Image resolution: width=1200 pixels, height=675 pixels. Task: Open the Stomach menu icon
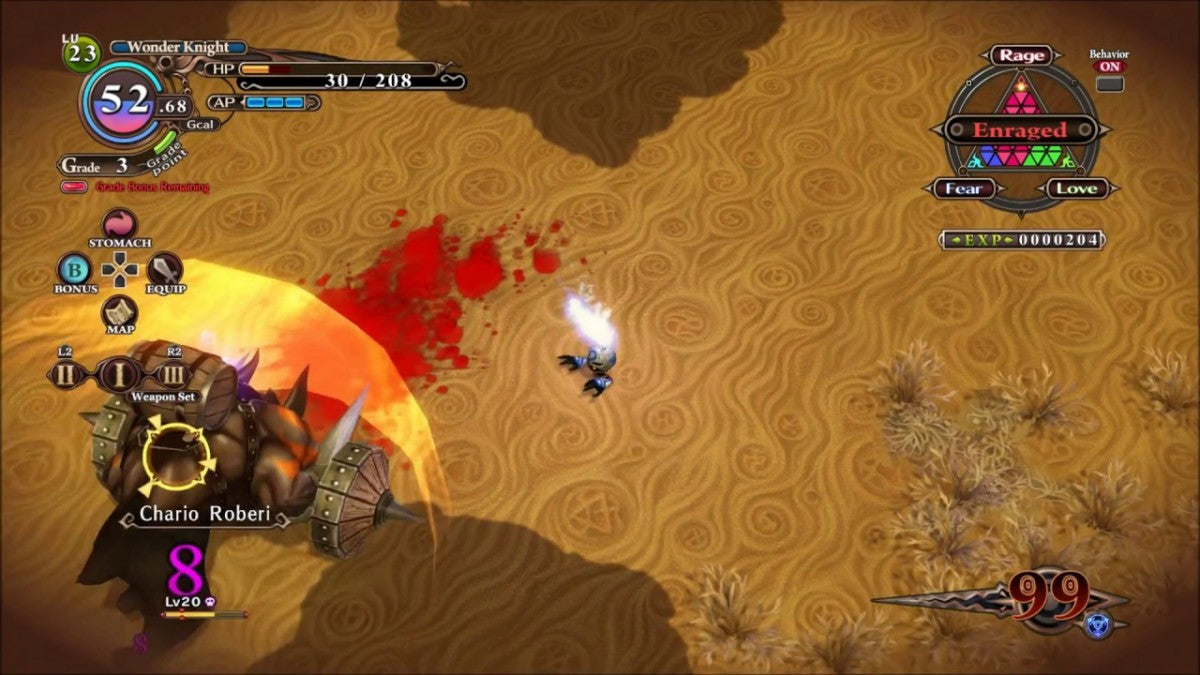[x=119, y=224]
